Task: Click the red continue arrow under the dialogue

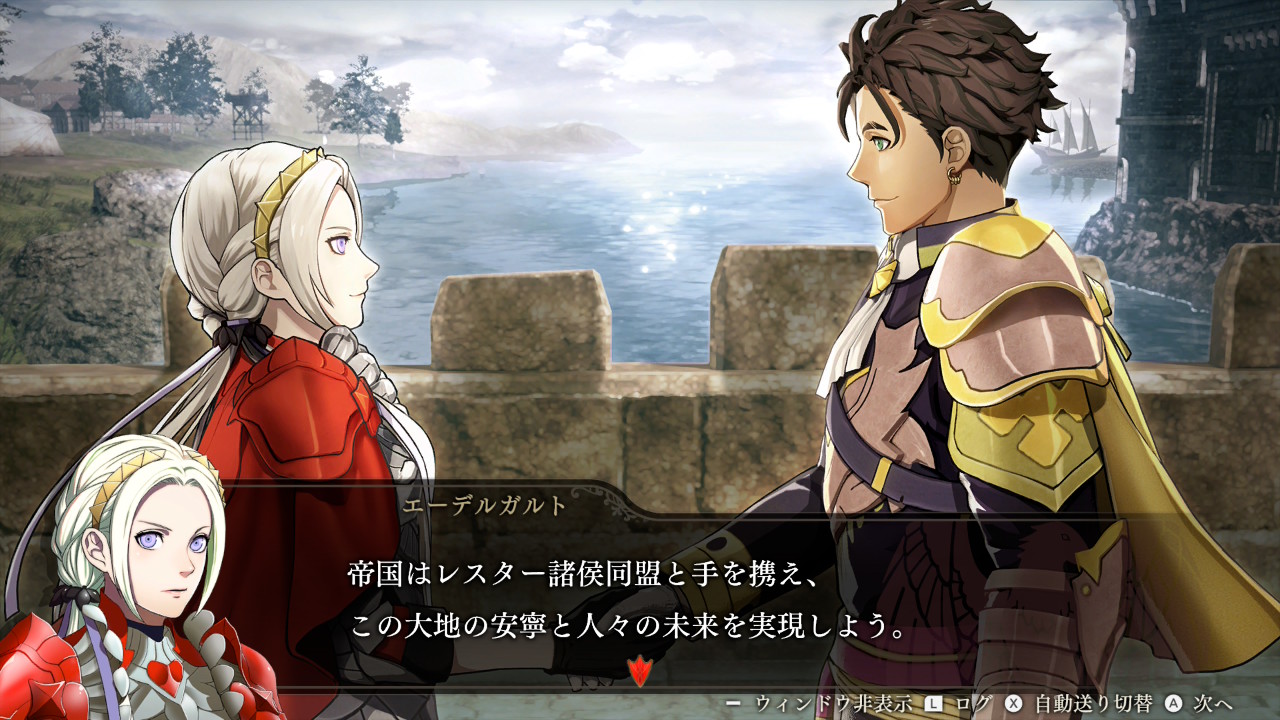Action: point(639,670)
